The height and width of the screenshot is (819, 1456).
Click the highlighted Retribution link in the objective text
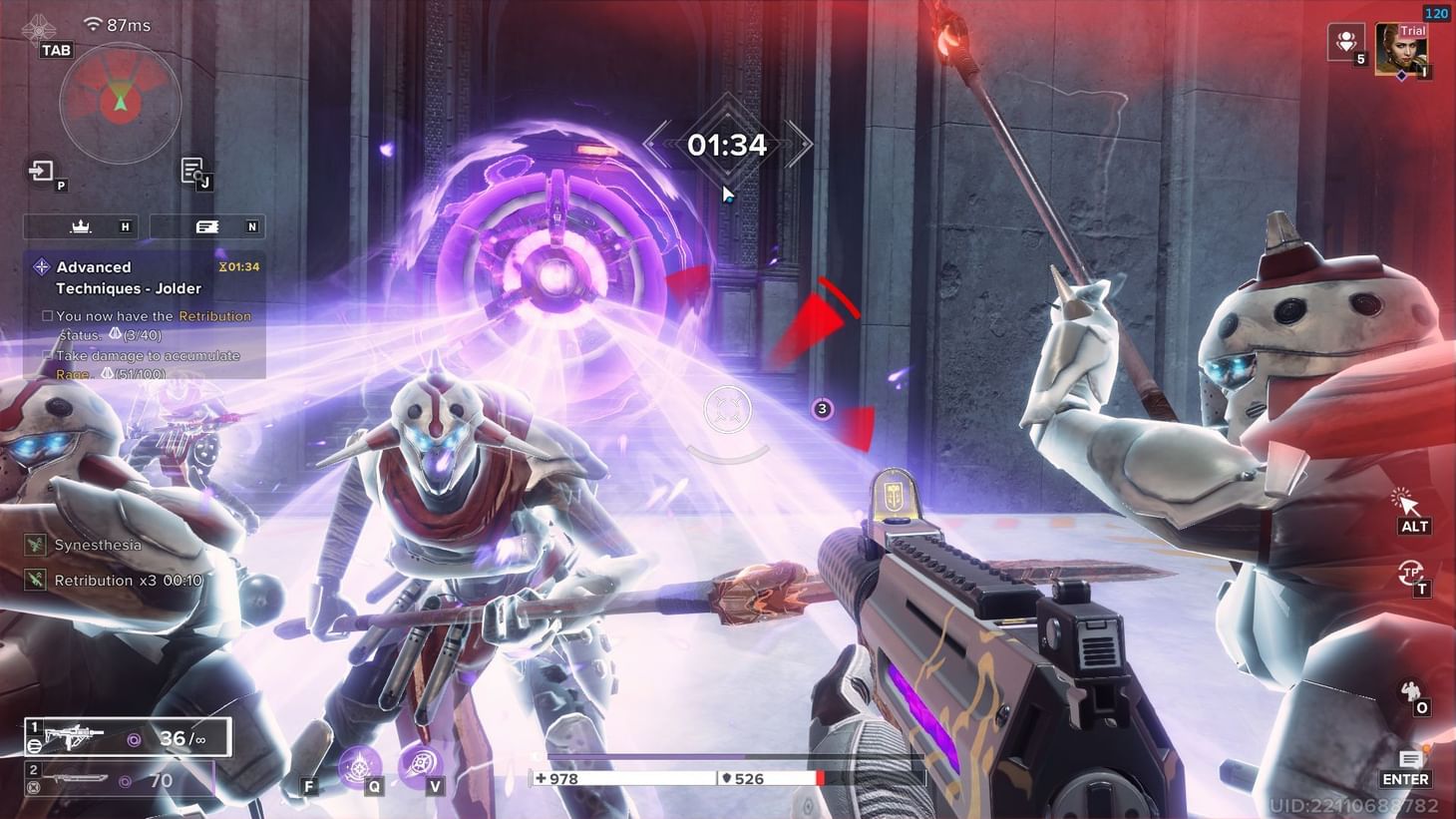(214, 315)
